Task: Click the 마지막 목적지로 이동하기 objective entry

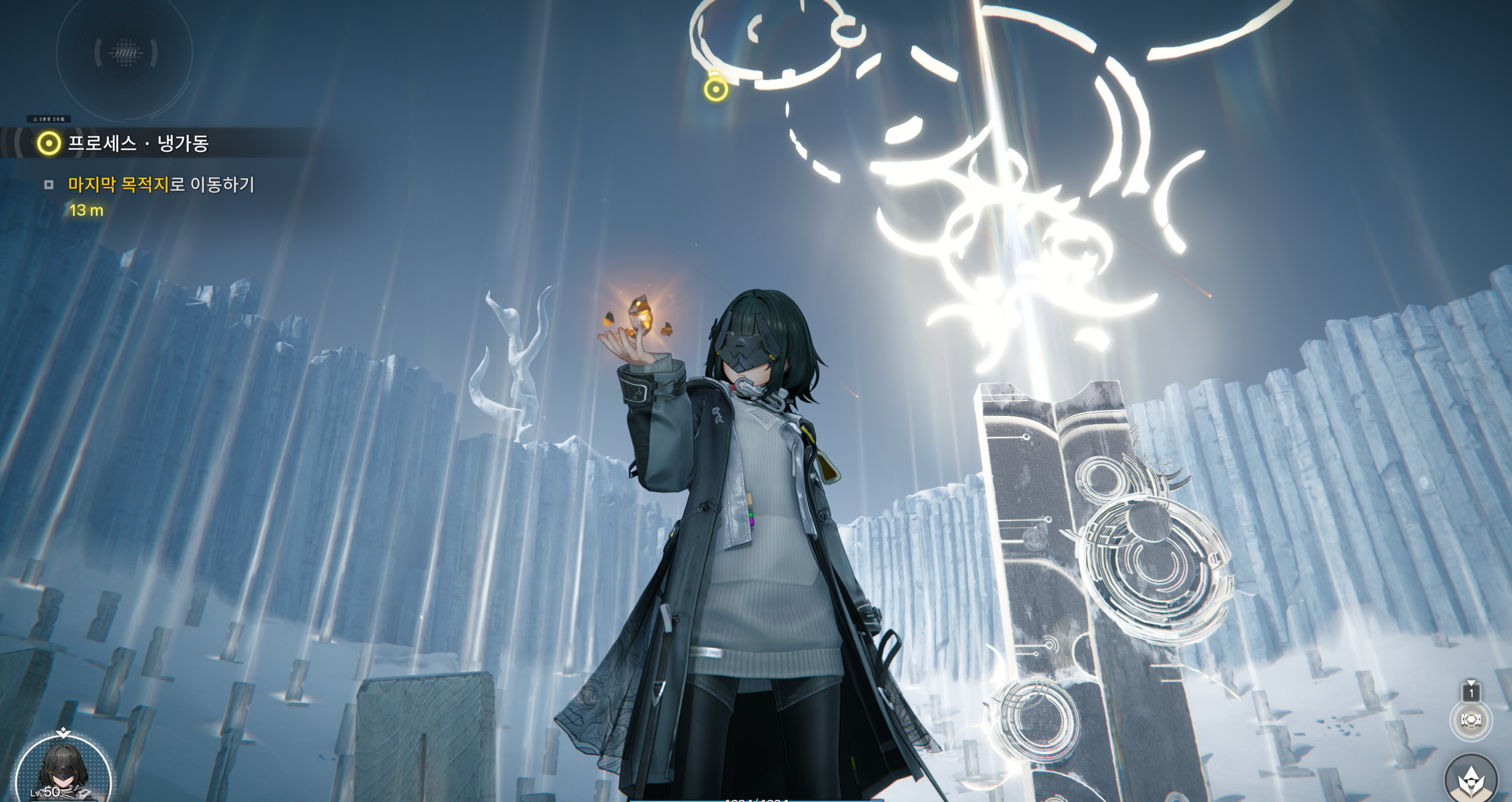Action: [x=161, y=185]
